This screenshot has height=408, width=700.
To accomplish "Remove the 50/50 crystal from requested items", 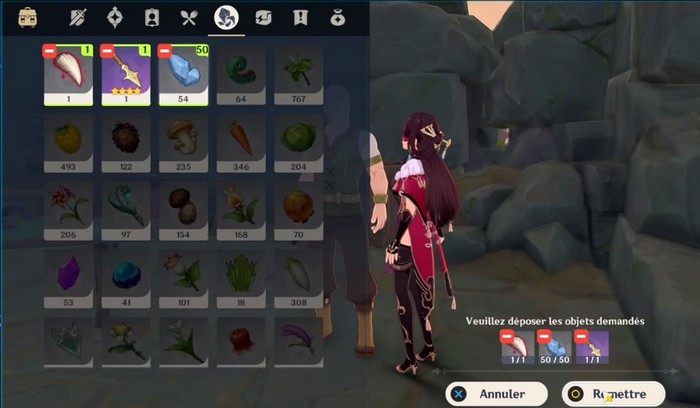I will point(543,337).
